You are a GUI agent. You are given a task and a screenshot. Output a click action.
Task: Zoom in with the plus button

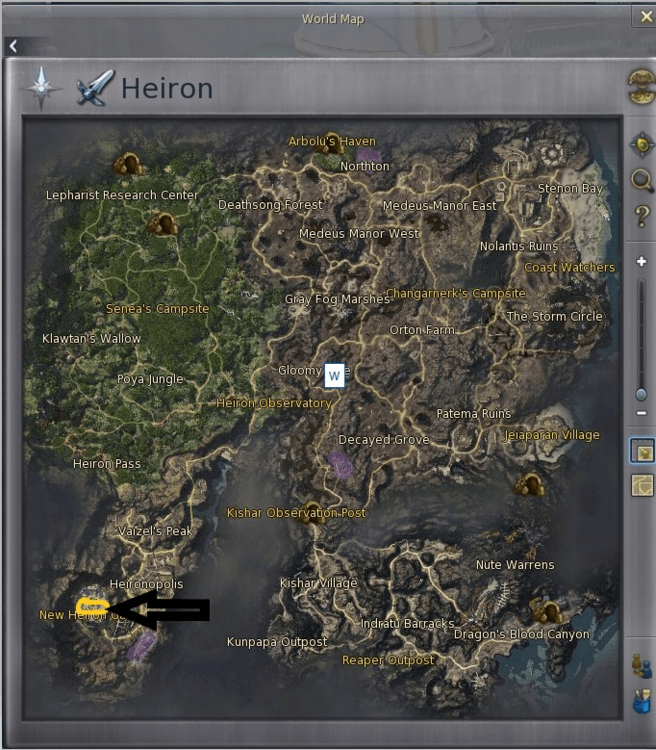tap(641, 262)
